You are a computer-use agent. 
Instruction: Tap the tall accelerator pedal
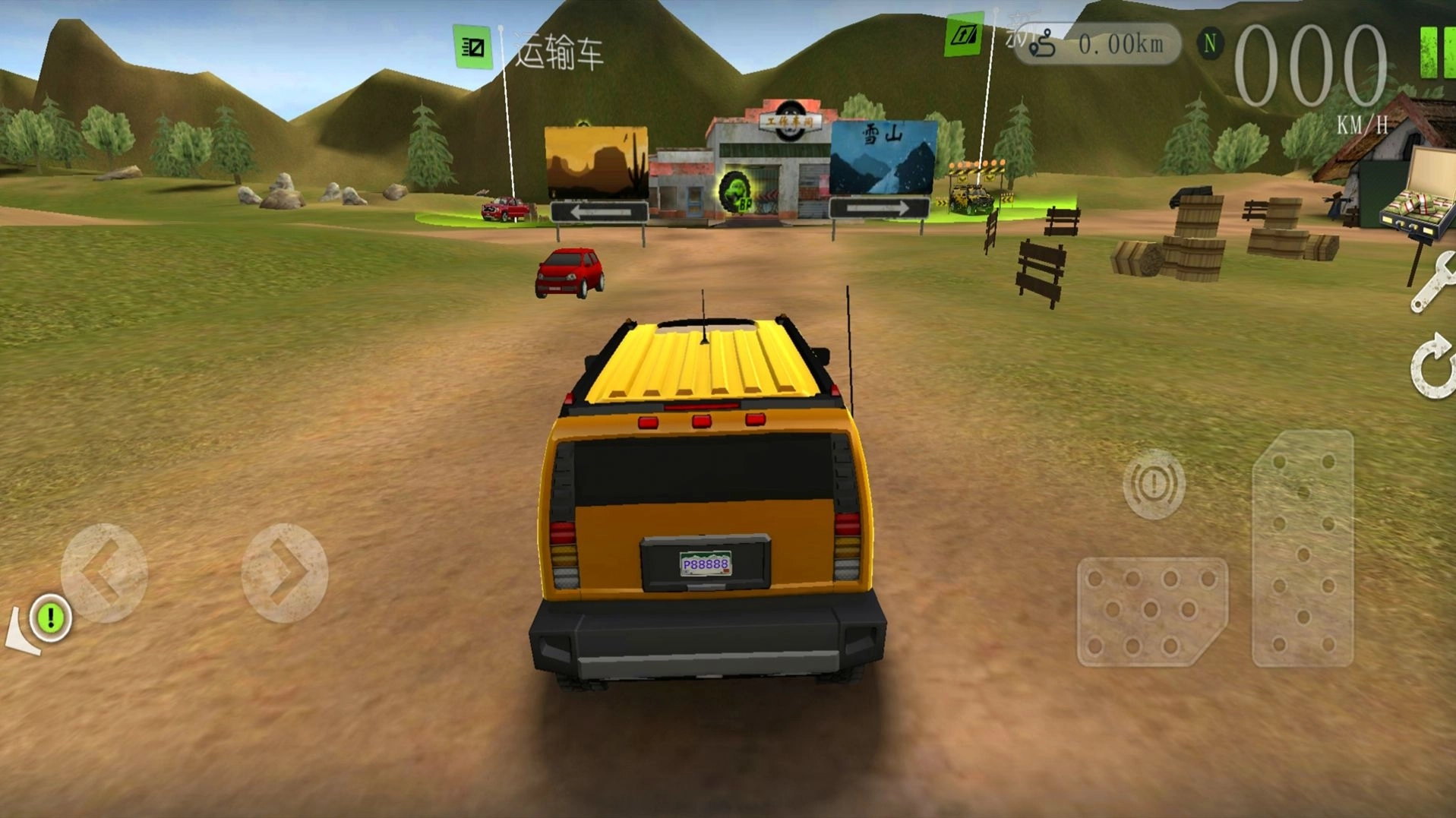1303,548
